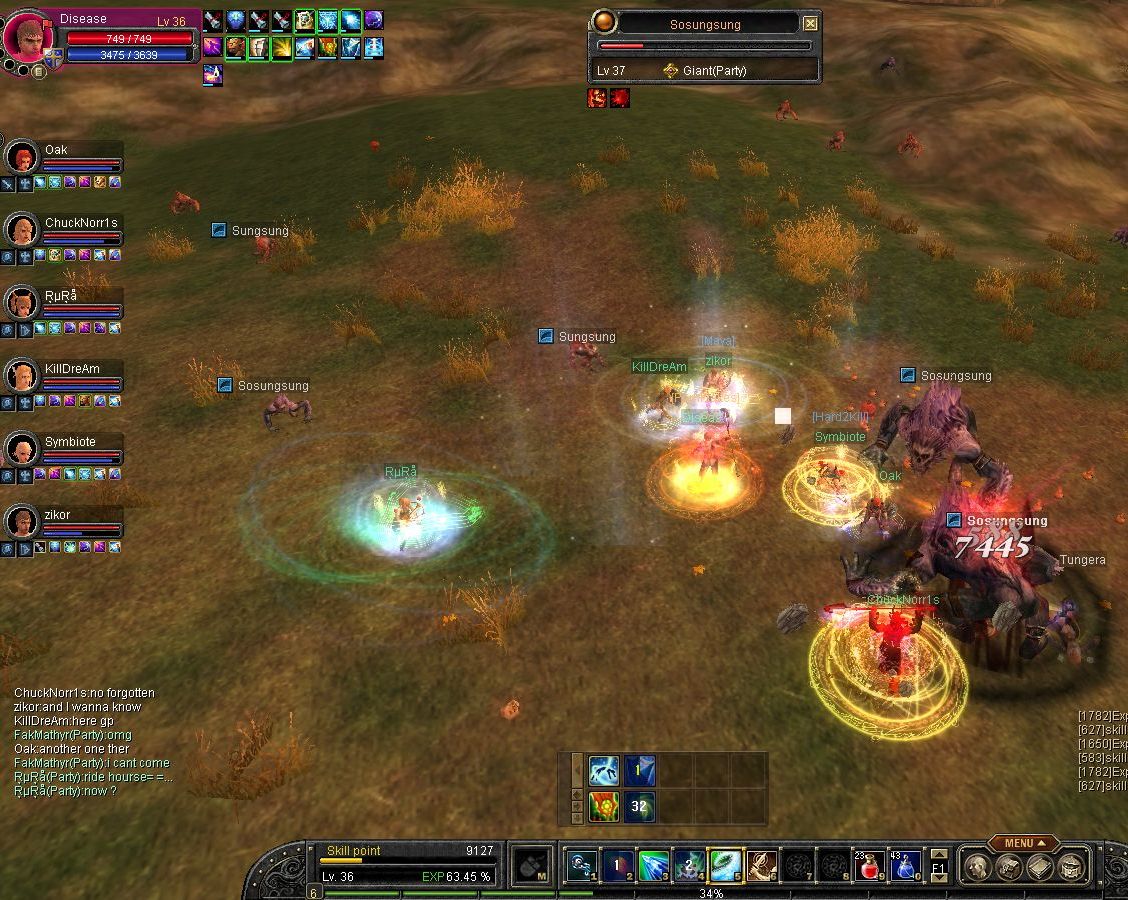Close the Sosungsung target window

[x=810, y=24]
